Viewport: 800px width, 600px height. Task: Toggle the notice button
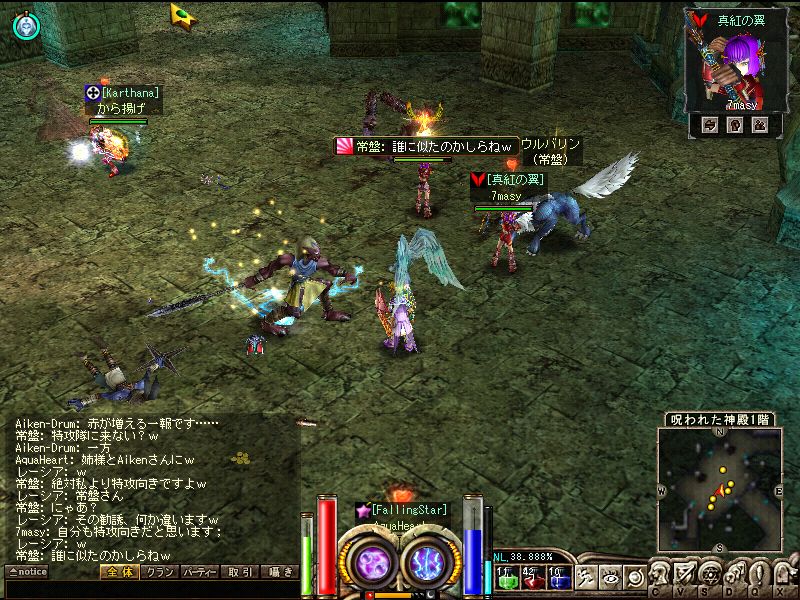[x=27, y=572]
